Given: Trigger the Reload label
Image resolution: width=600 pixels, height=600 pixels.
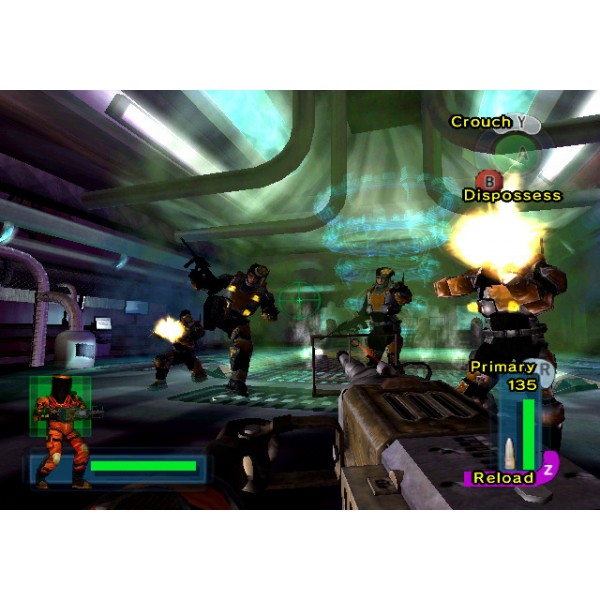Looking at the screenshot, I should pos(504,478).
